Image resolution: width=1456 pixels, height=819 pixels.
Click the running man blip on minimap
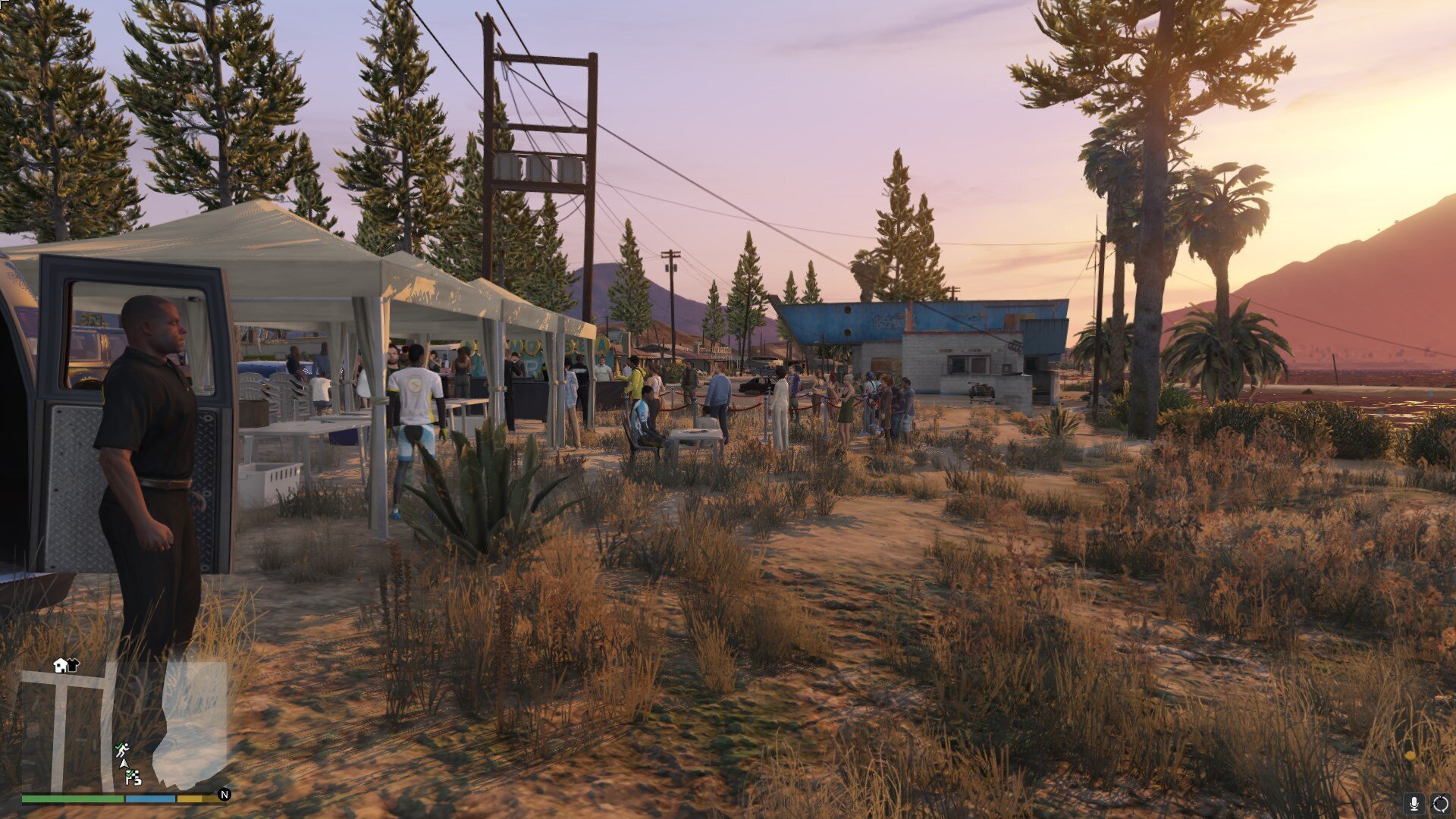pyautogui.click(x=121, y=750)
